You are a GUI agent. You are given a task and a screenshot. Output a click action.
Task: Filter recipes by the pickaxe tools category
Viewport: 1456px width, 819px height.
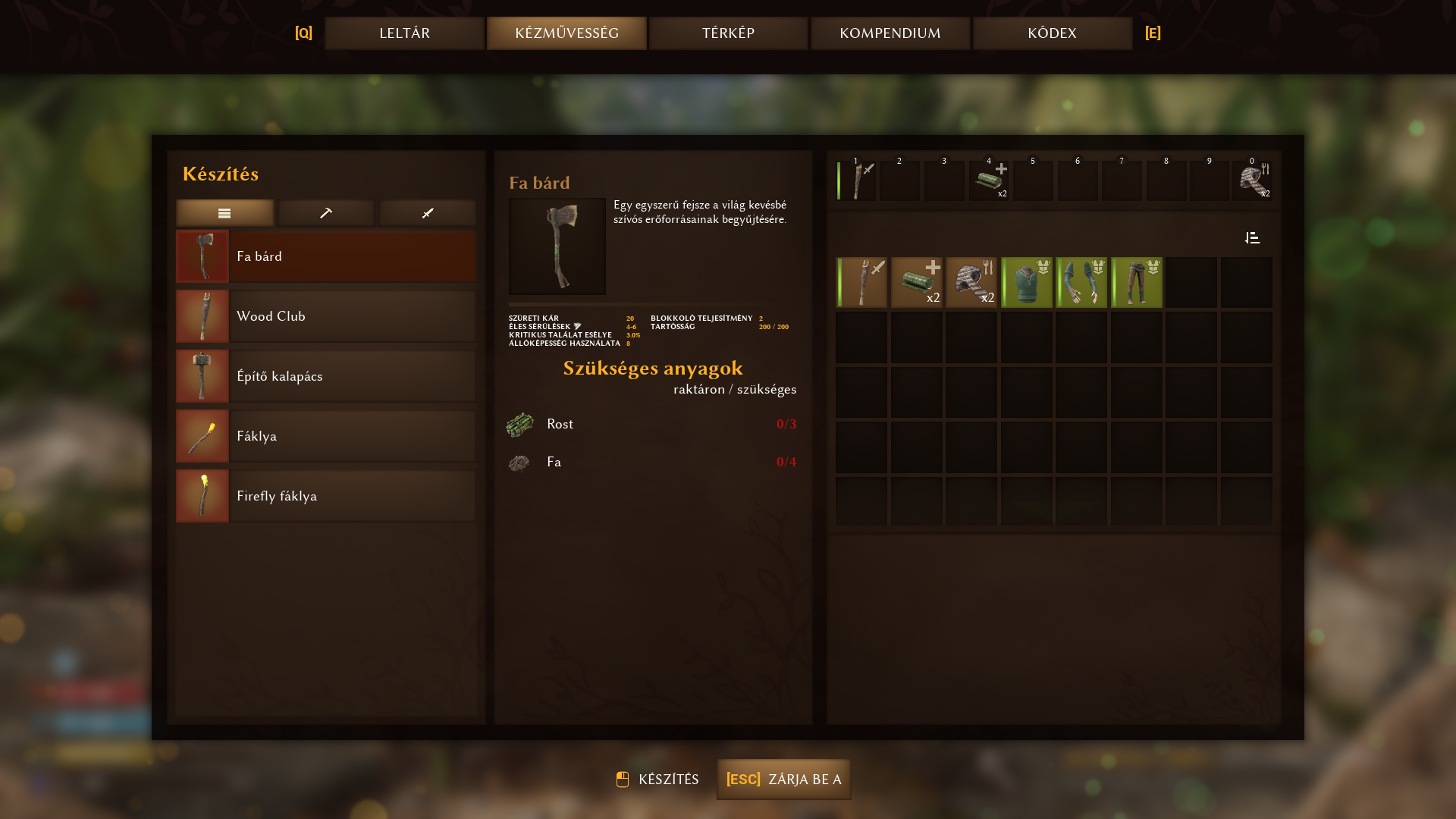(x=326, y=213)
